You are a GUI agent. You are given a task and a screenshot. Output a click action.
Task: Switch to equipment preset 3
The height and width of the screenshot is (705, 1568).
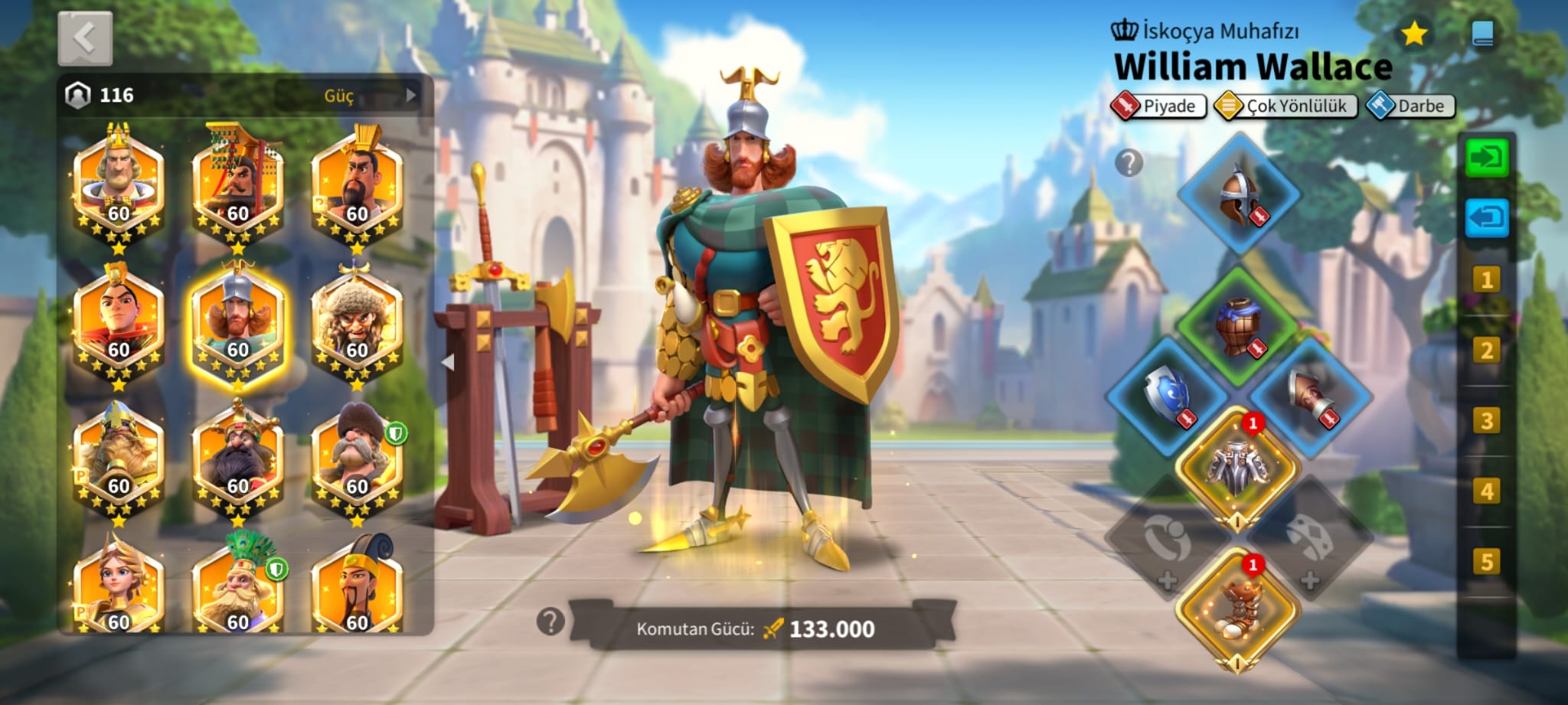tap(1487, 421)
